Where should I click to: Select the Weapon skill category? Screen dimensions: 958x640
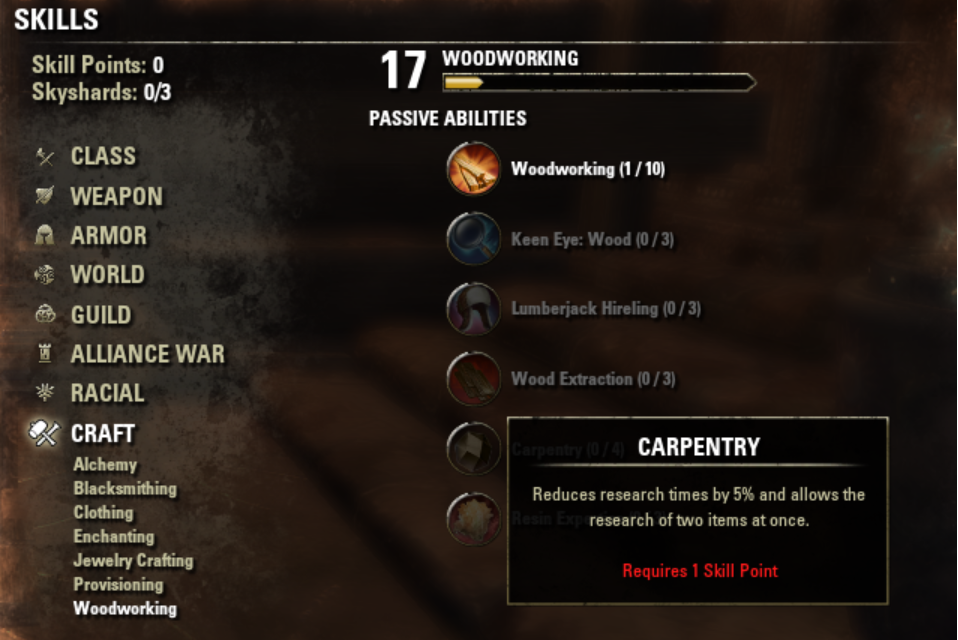pos(115,196)
